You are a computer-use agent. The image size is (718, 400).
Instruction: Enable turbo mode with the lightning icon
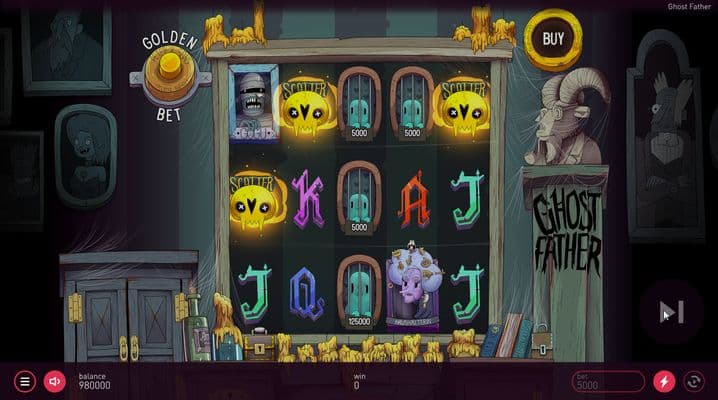click(663, 381)
